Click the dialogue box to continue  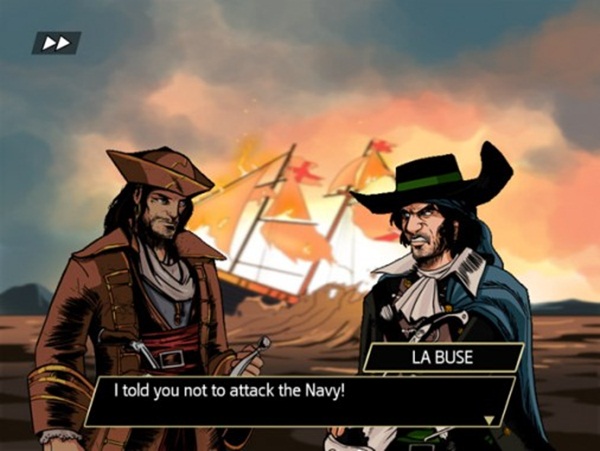[x=300, y=400]
